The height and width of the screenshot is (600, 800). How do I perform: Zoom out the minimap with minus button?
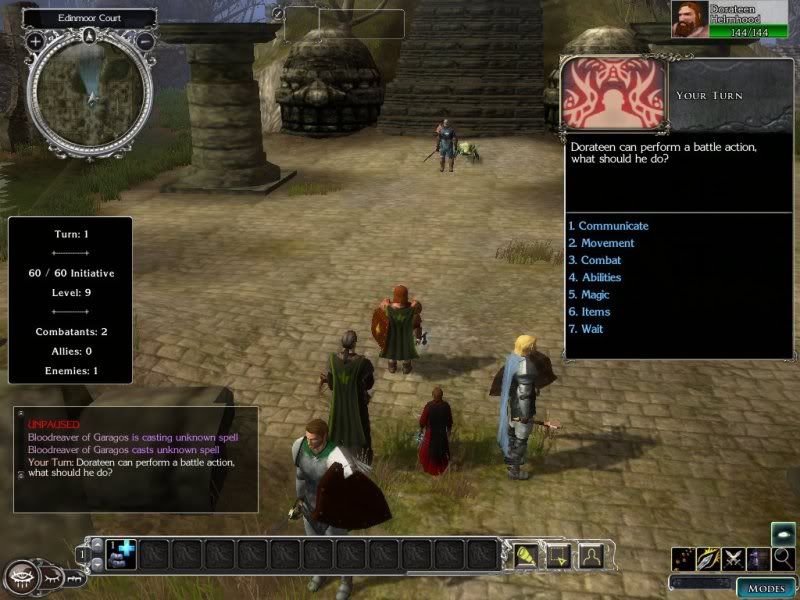(x=145, y=41)
